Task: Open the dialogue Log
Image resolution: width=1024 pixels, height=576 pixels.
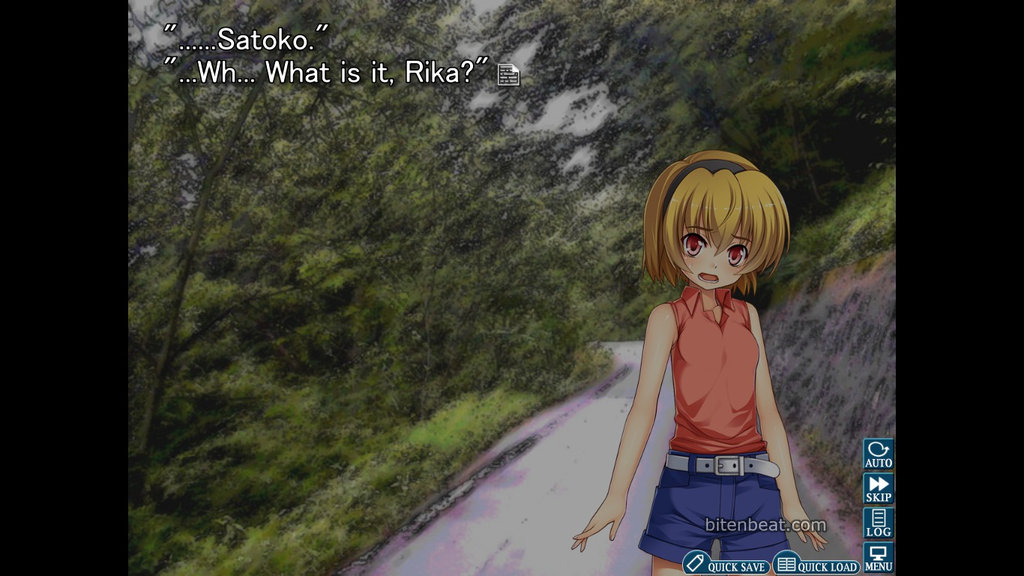Action: [878, 522]
